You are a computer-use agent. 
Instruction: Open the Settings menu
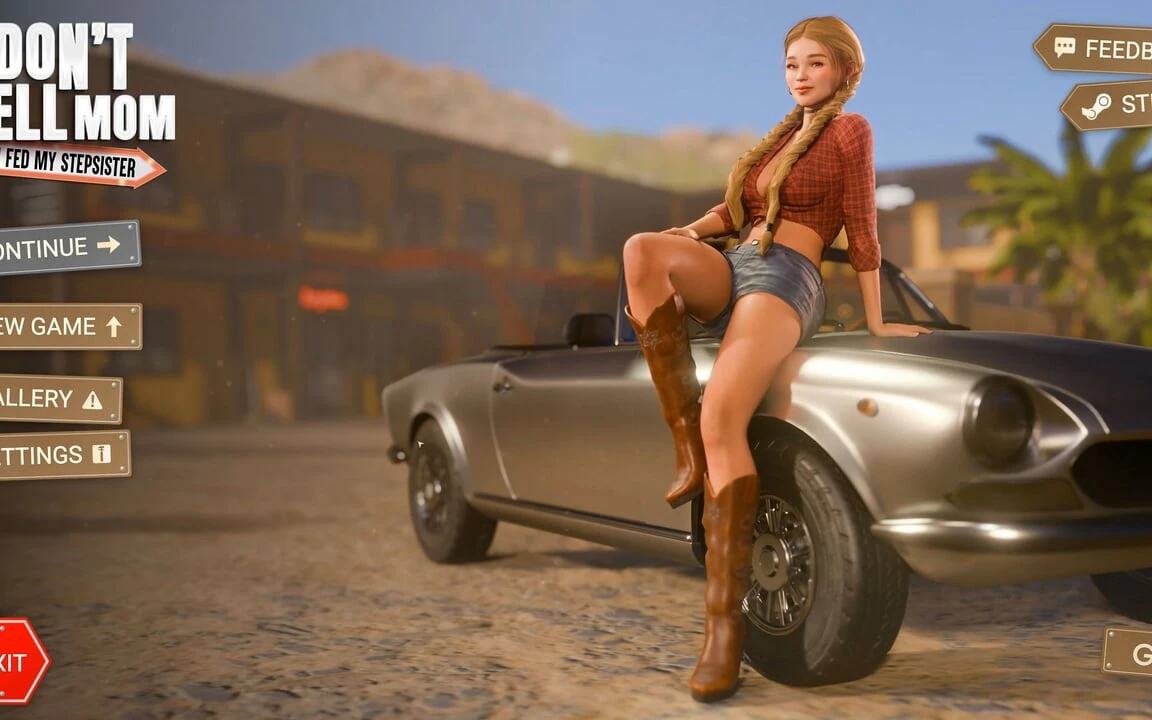click(62, 455)
